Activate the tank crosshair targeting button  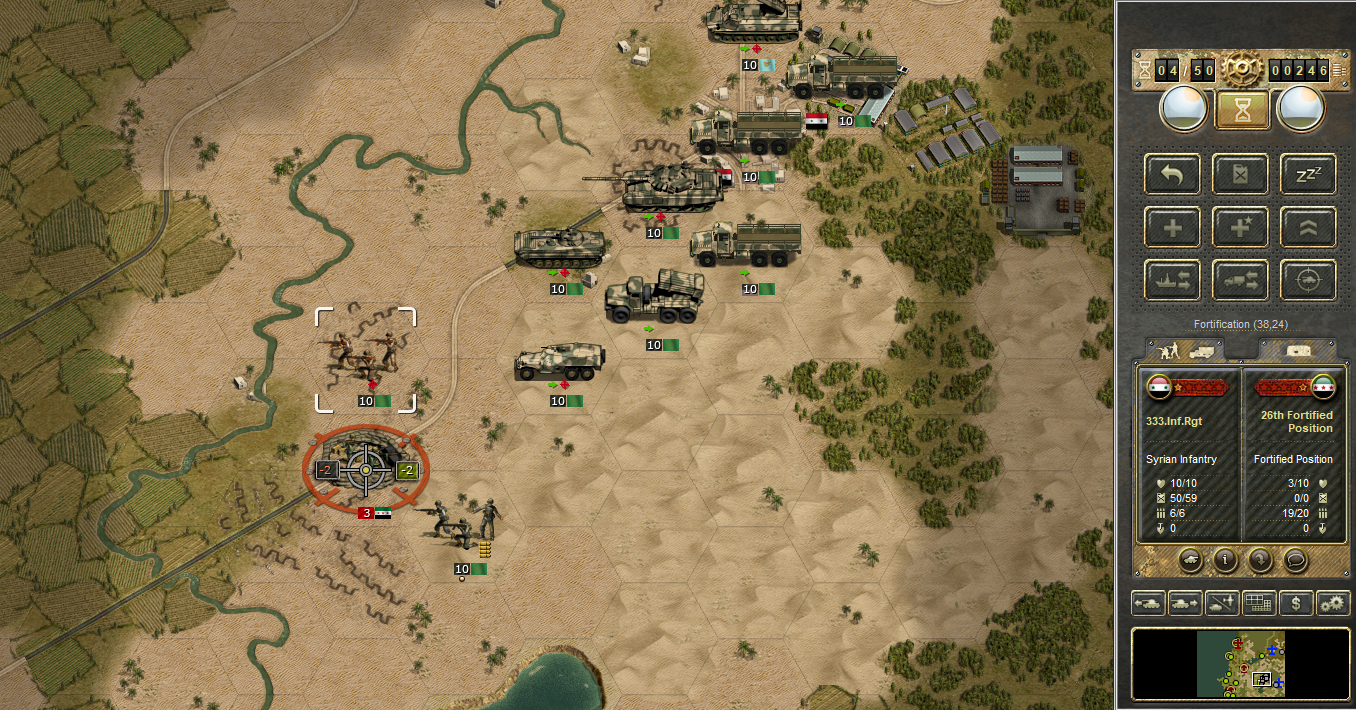pos(1308,279)
